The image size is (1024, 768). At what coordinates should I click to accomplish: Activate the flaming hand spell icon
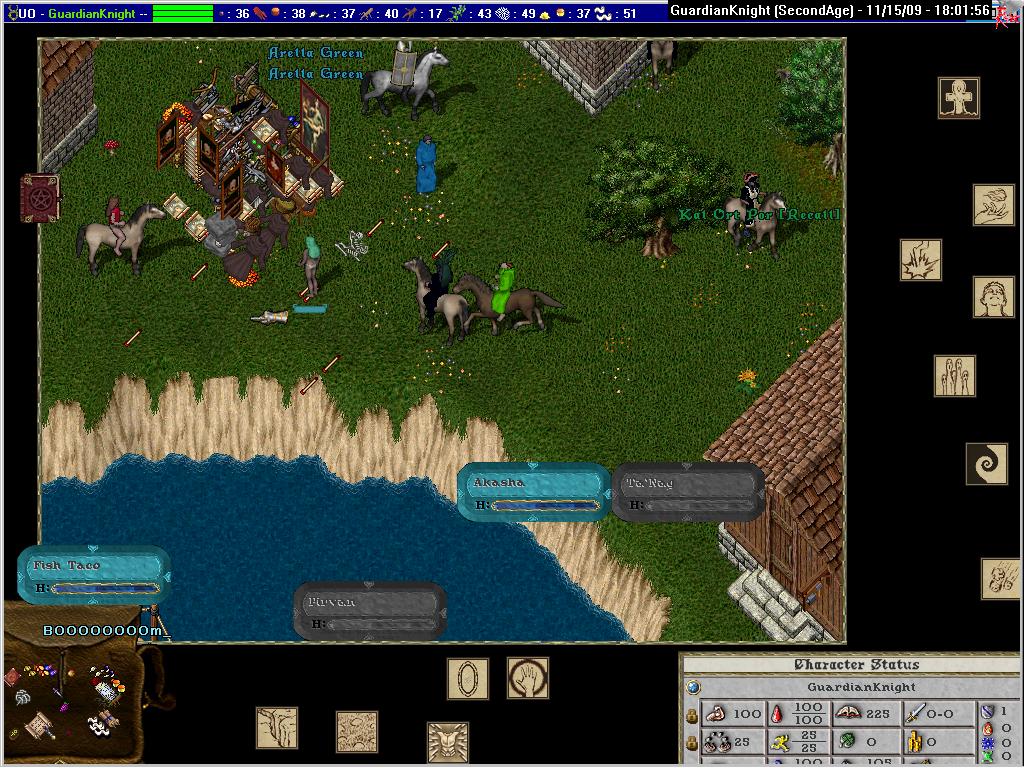tap(994, 205)
